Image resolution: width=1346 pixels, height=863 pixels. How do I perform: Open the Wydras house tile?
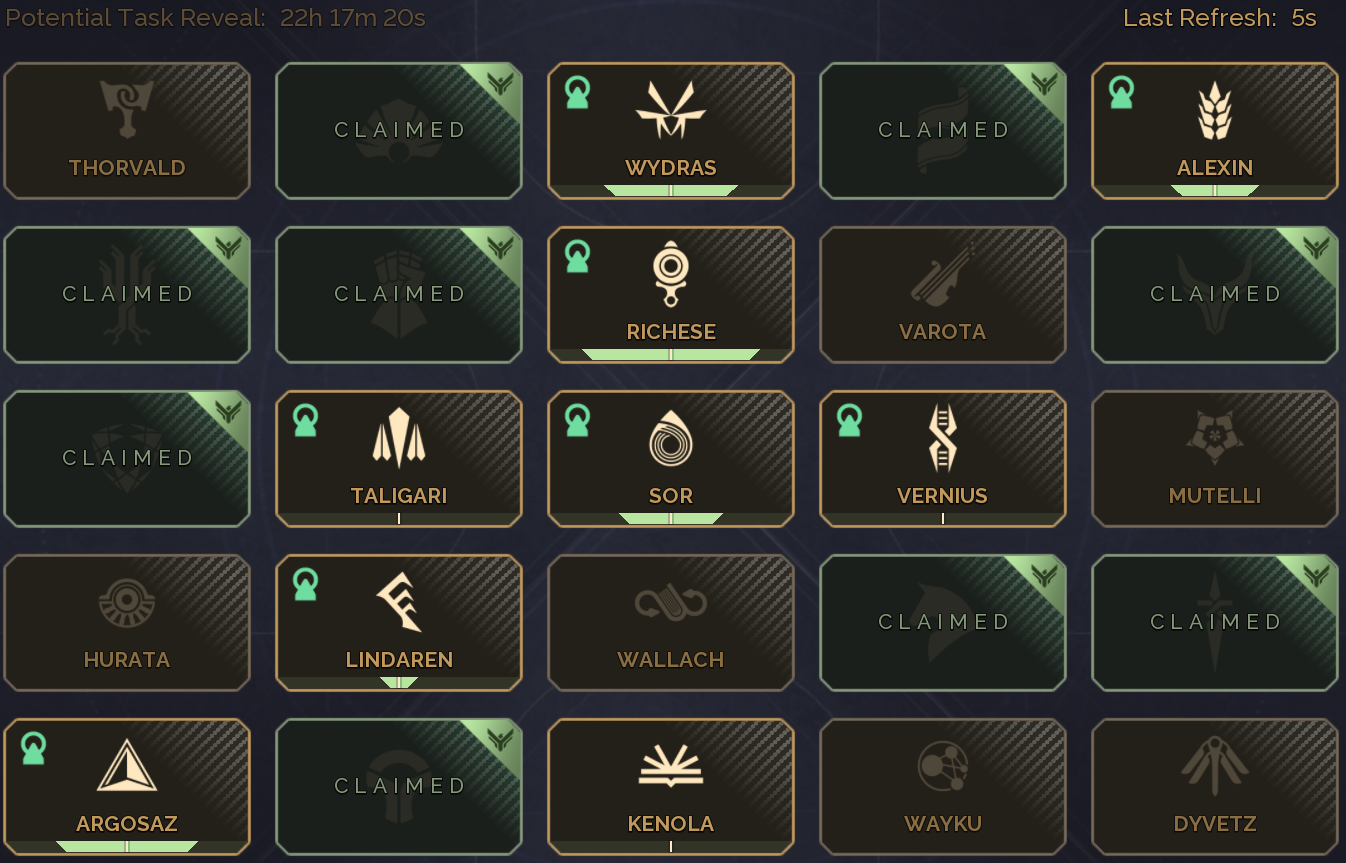(671, 131)
